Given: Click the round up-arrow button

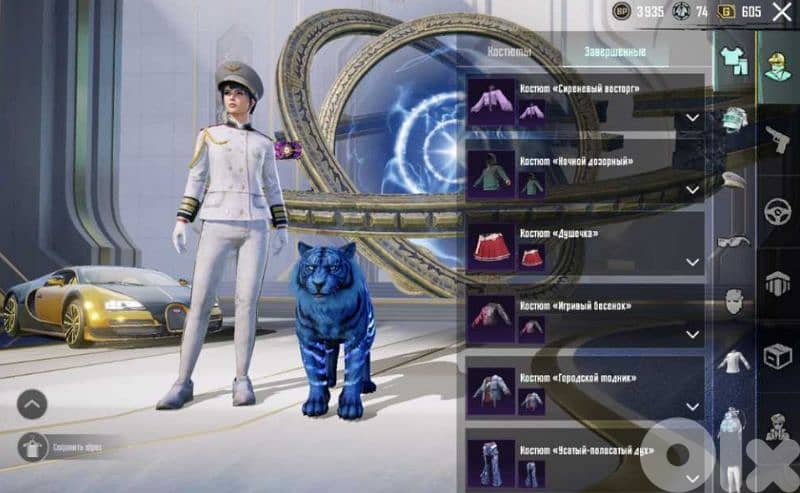Looking at the screenshot, I should click(32, 404).
